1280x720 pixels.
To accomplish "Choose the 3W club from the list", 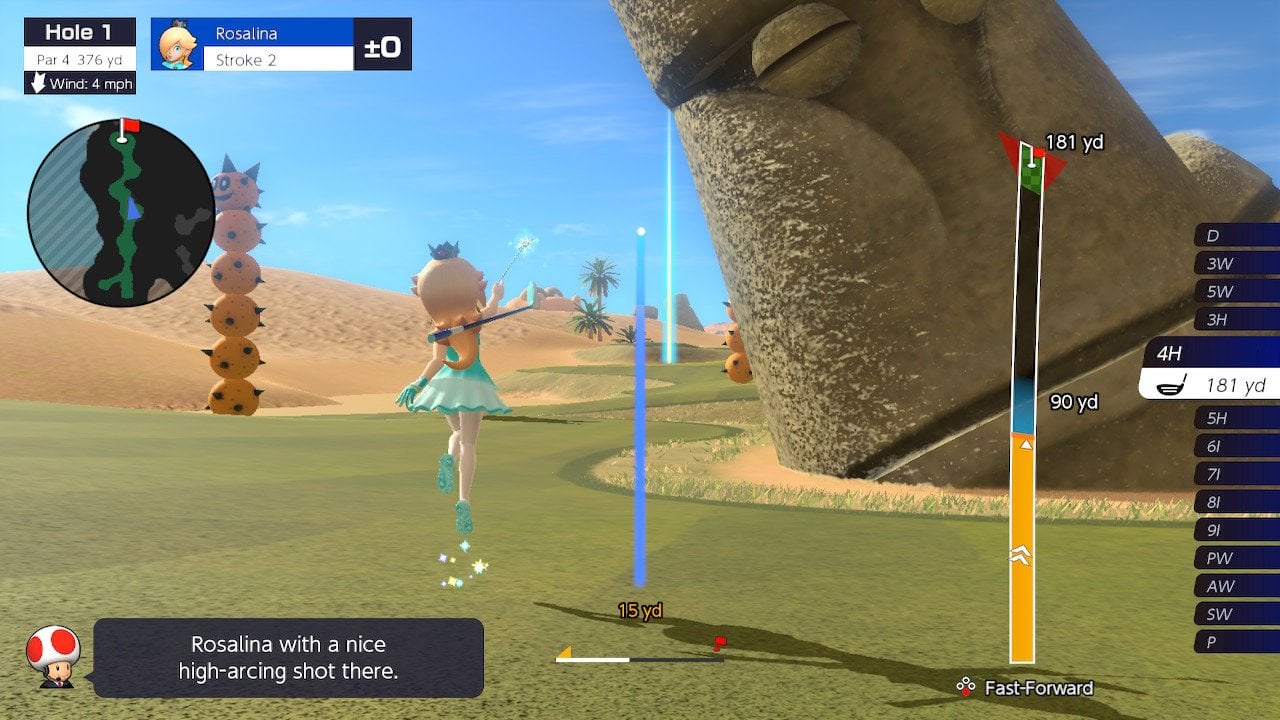I will click(1236, 264).
